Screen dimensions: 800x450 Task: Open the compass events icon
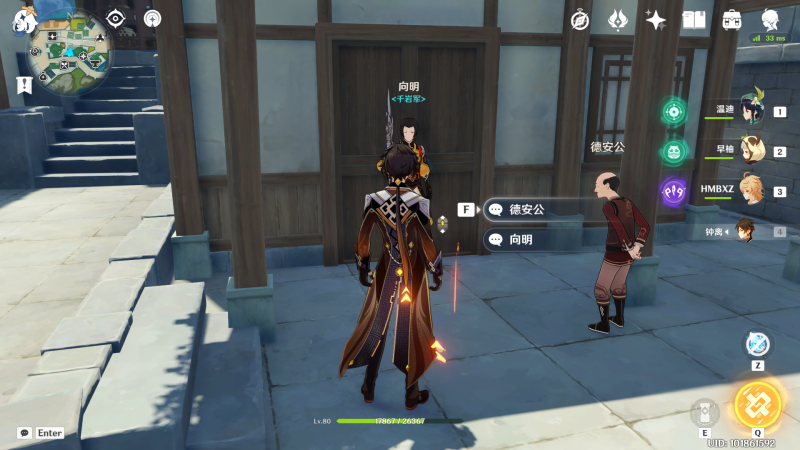[580, 19]
